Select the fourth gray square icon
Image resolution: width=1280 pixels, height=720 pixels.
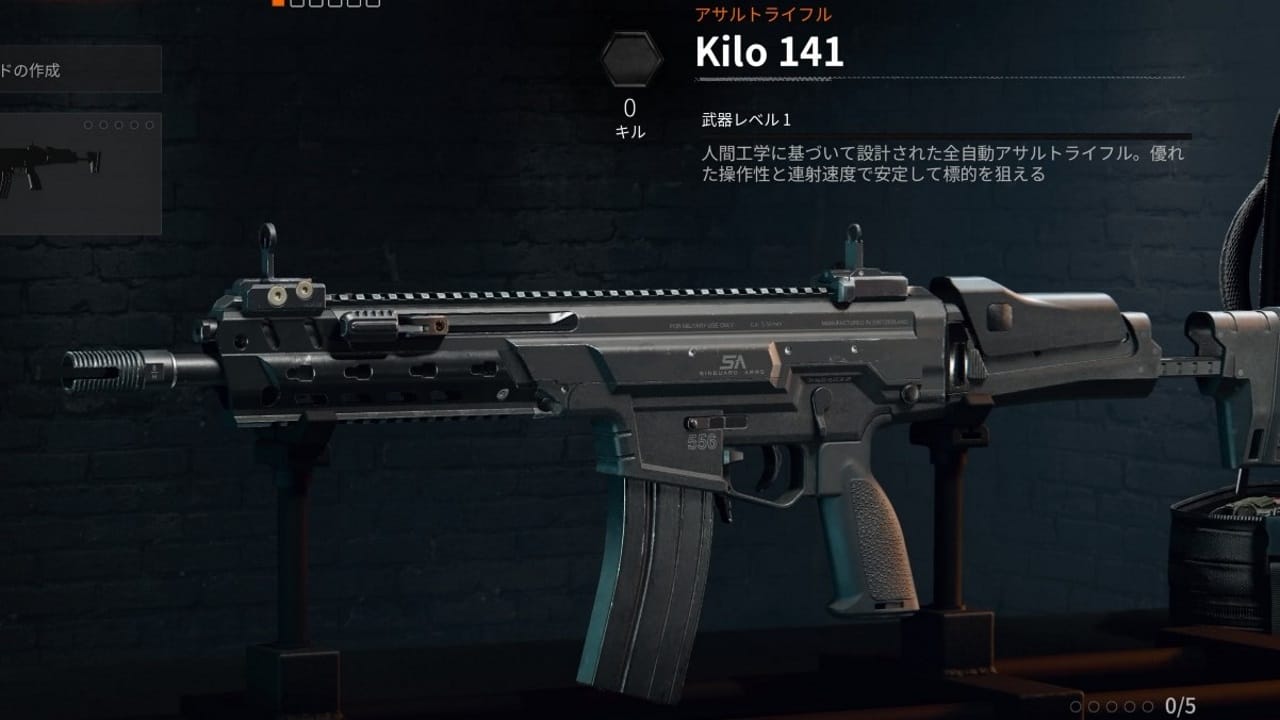click(335, 6)
